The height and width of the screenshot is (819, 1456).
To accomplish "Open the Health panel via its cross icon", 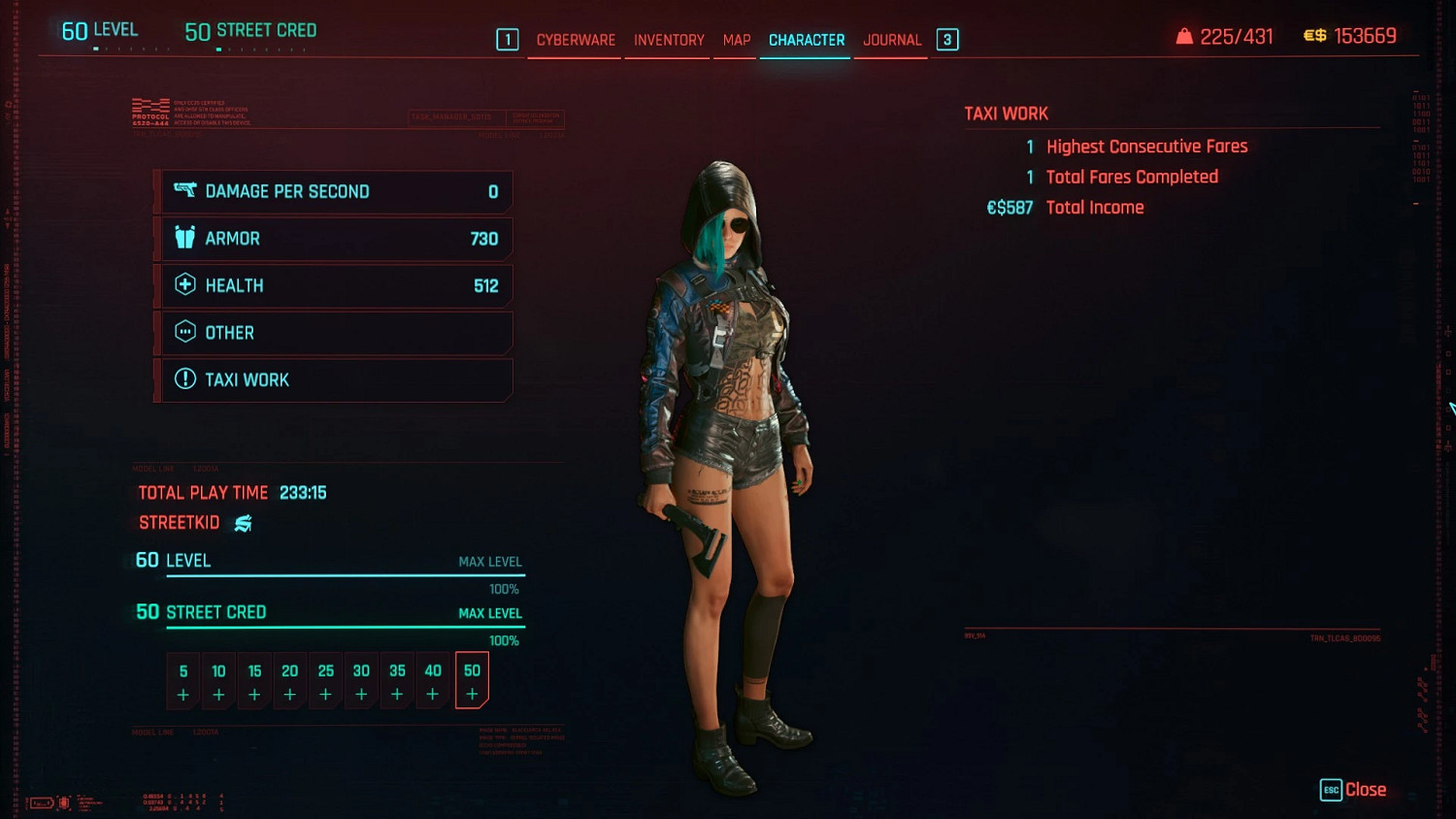I will [184, 284].
